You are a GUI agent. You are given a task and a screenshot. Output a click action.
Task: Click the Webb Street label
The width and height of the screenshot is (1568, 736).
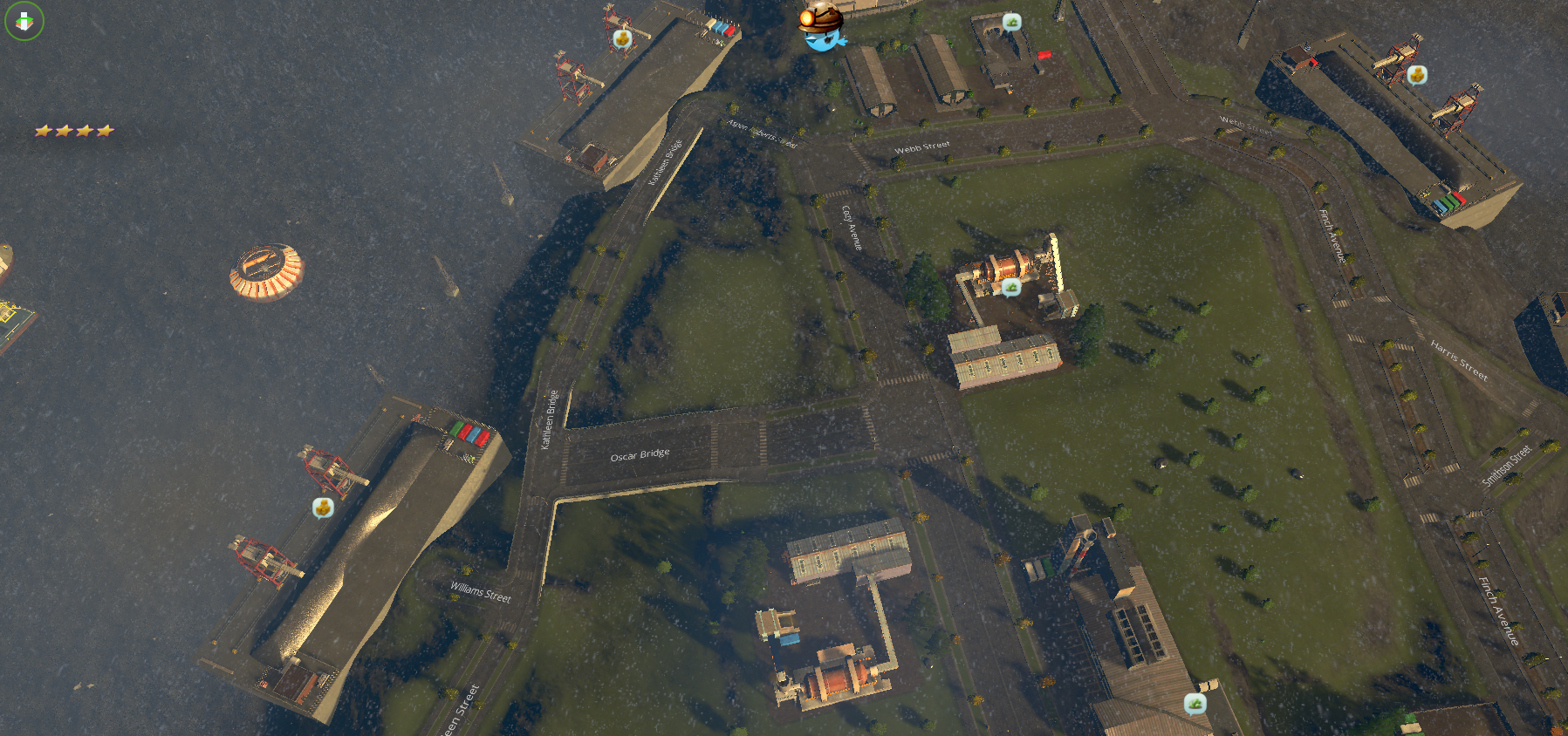tap(922, 147)
